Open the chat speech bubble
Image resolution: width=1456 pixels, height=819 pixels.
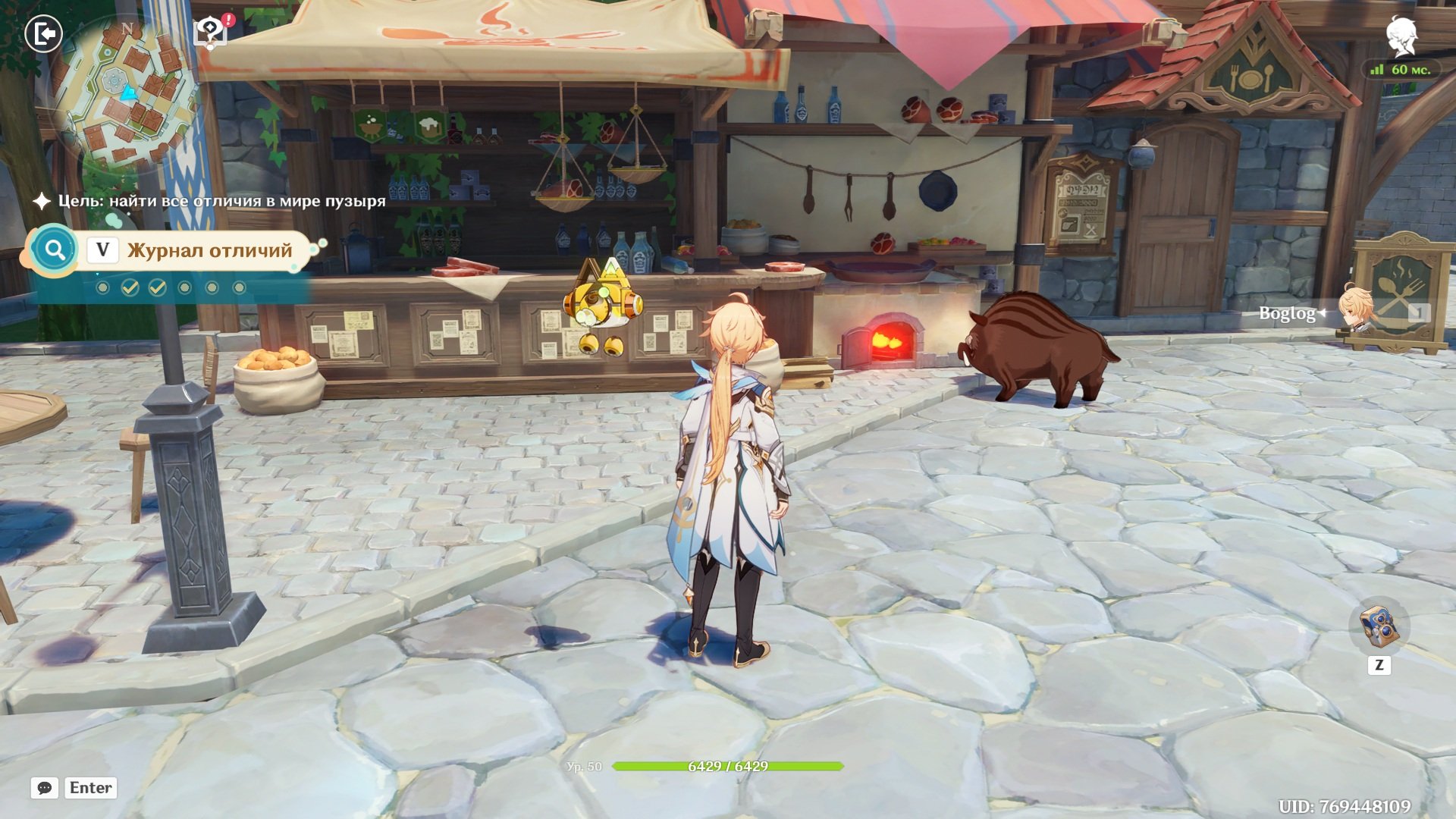pyautogui.click(x=45, y=788)
